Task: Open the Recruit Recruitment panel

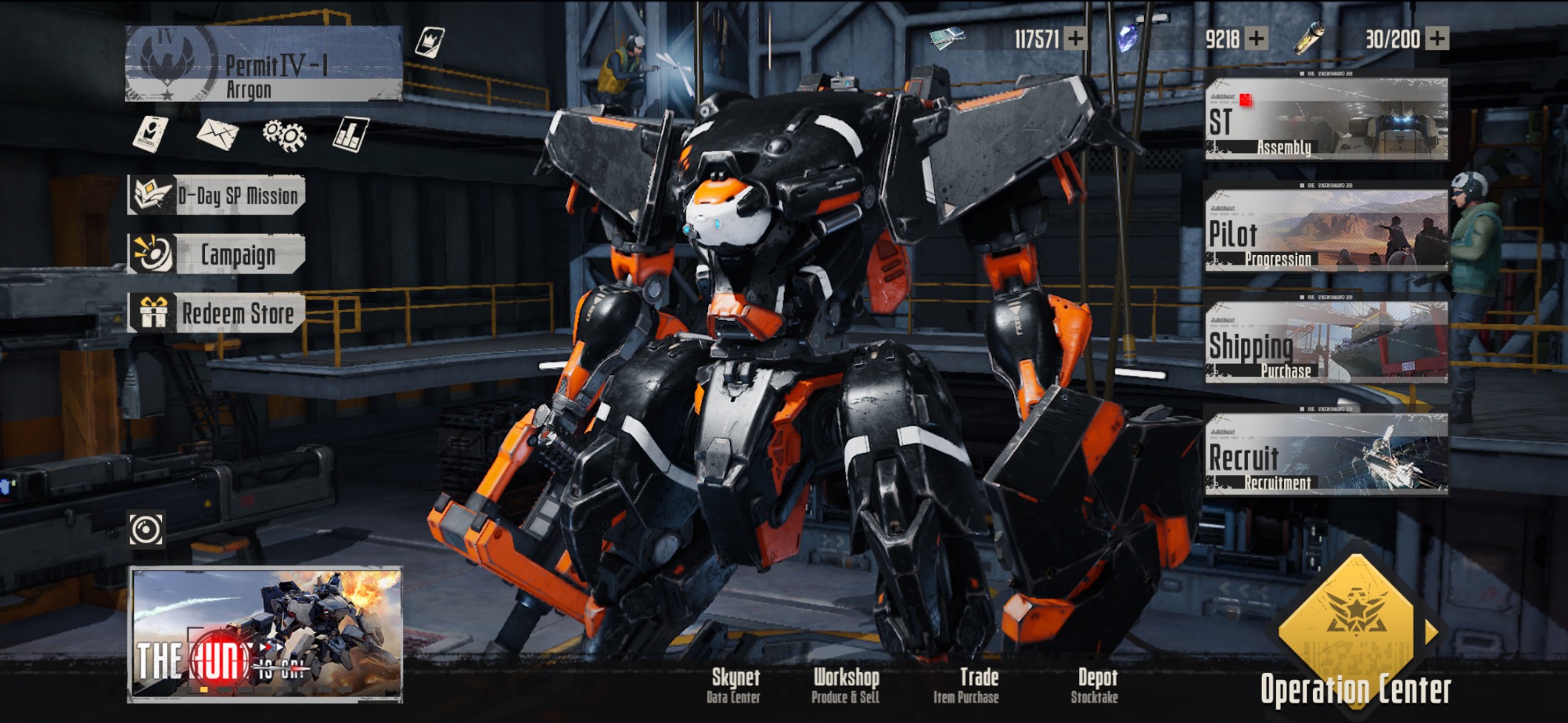Action: 1326,453
